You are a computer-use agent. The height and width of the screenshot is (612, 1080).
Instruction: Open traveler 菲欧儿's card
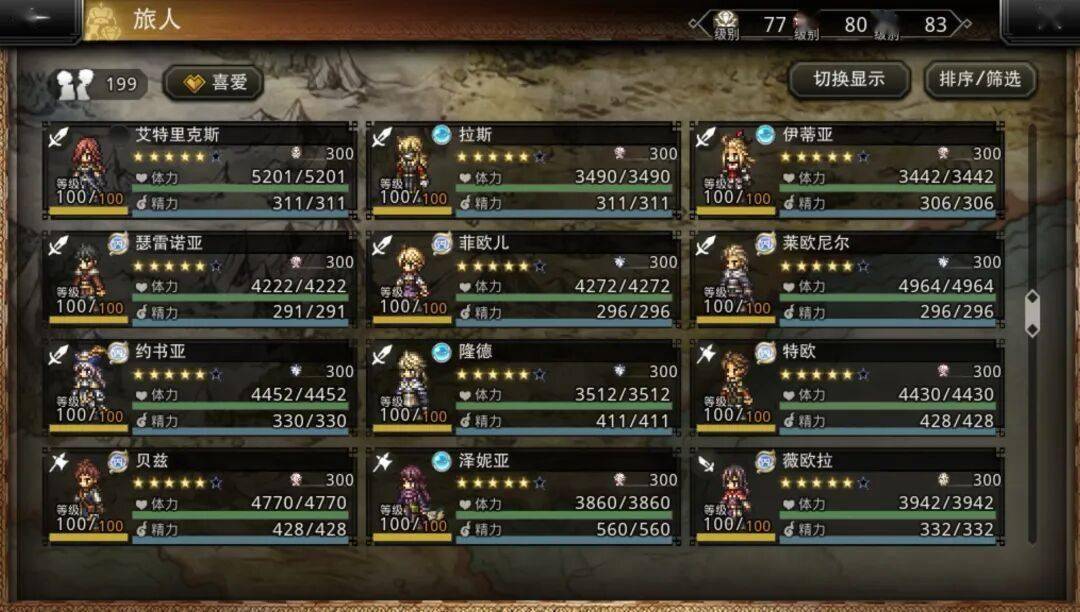tap(523, 278)
